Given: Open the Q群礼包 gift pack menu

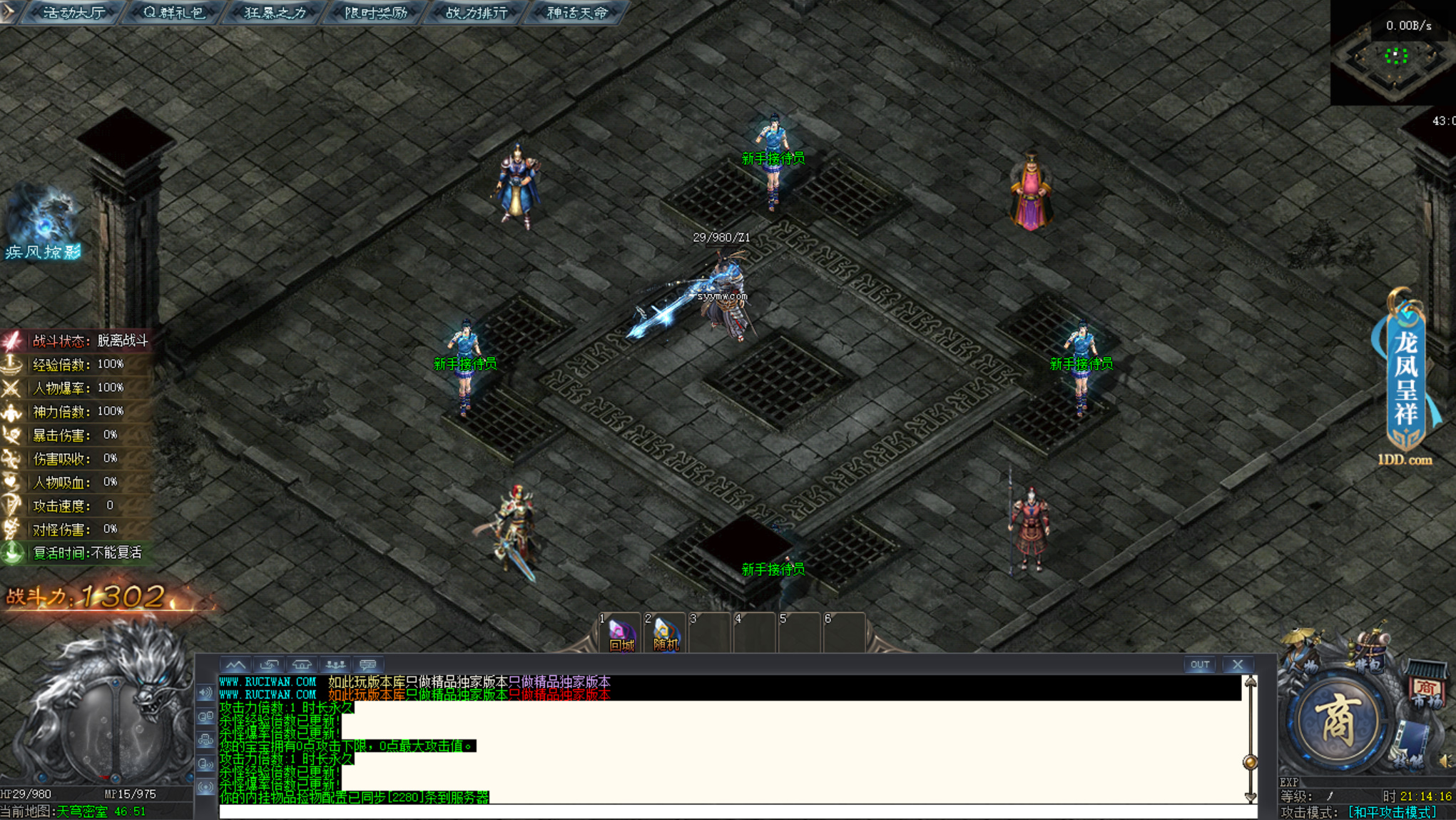Looking at the screenshot, I should [x=173, y=13].
